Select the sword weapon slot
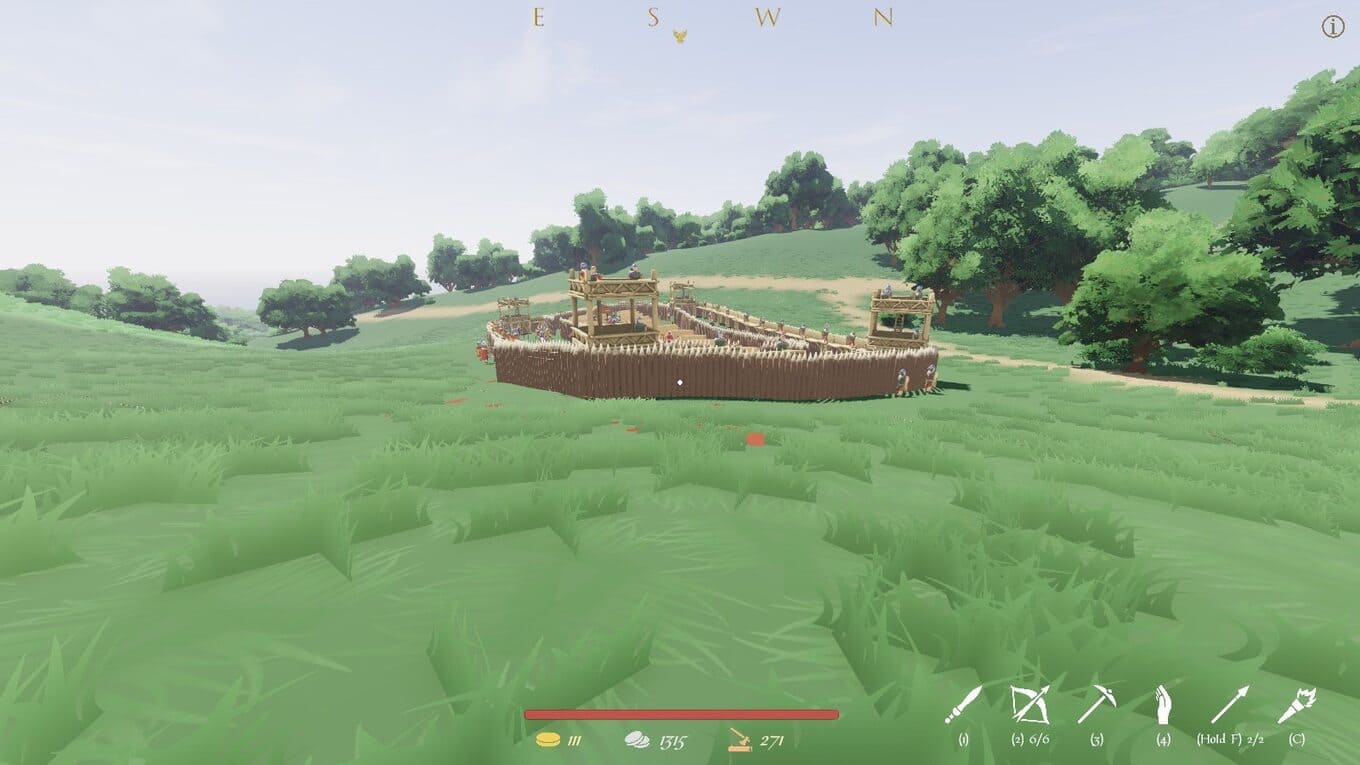 (962, 705)
